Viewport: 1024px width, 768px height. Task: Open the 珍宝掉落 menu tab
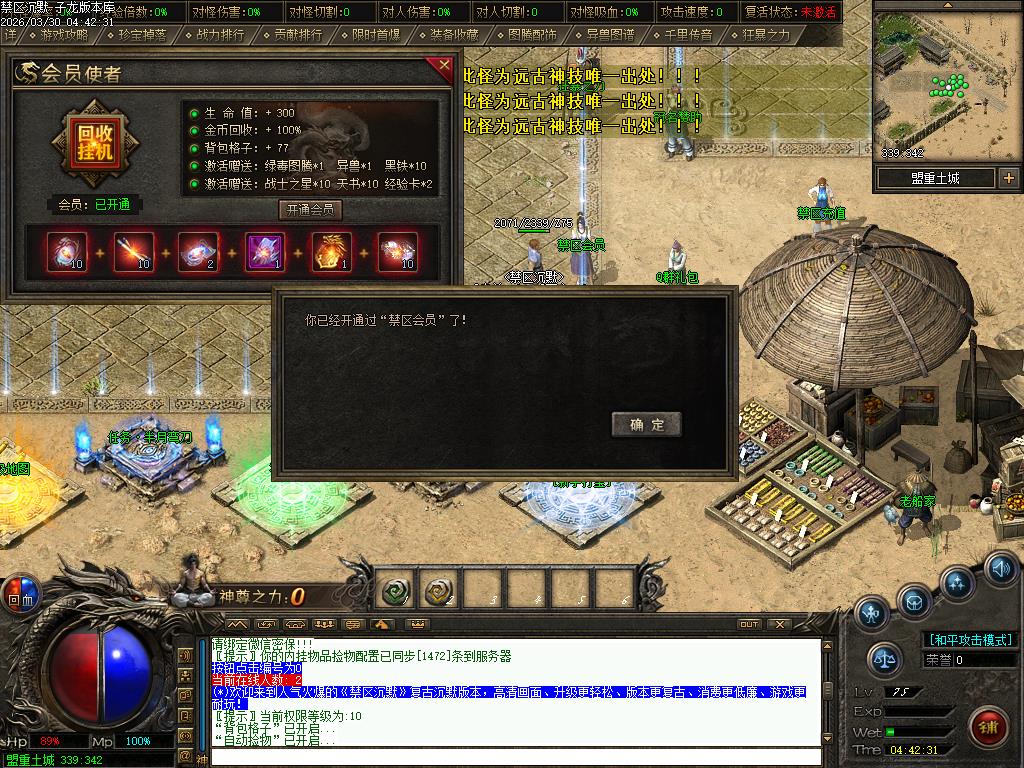(142, 35)
